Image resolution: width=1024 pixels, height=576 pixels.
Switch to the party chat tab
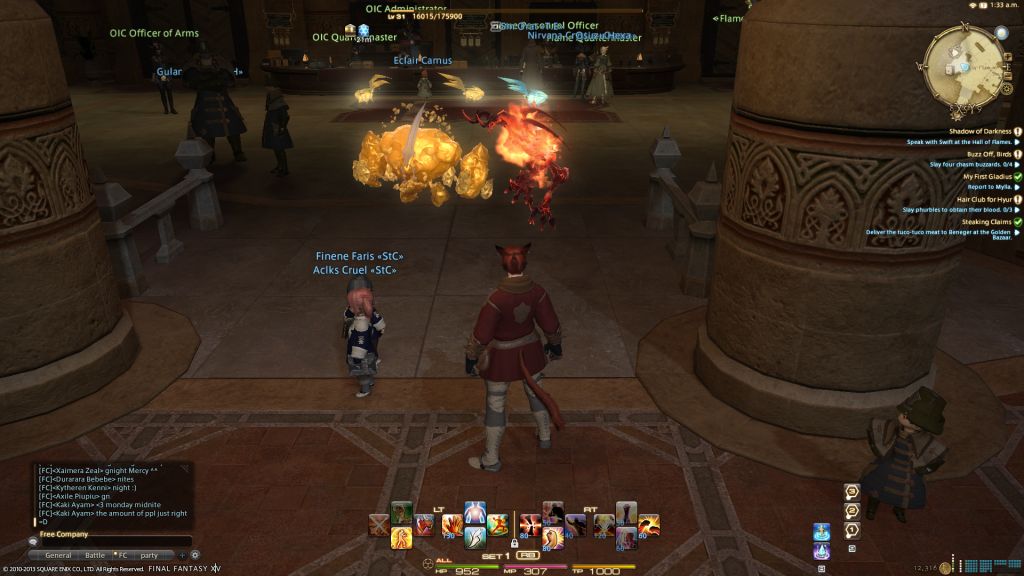[149, 555]
